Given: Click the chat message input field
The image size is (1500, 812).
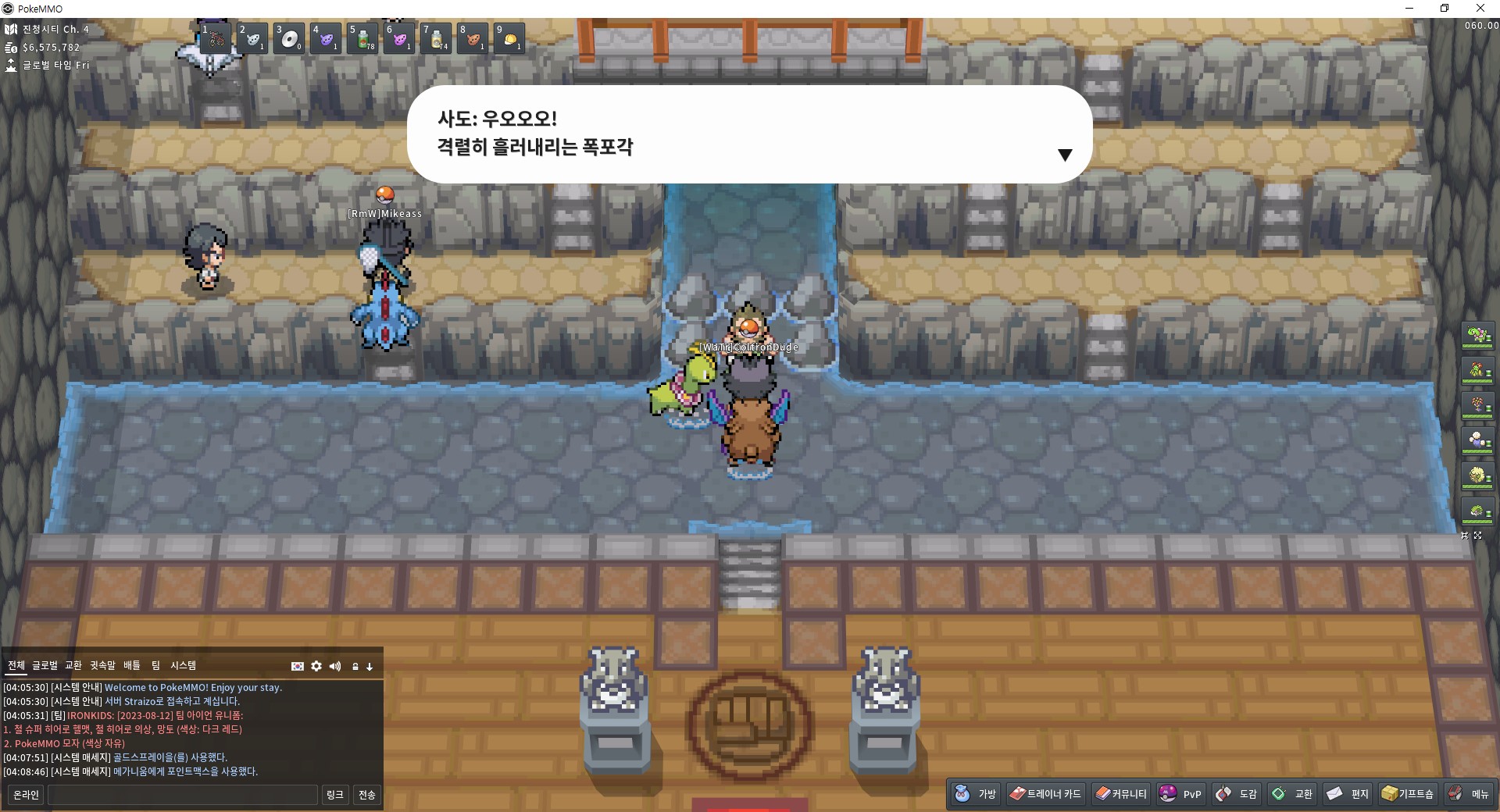Looking at the screenshot, I should [183, 795].
